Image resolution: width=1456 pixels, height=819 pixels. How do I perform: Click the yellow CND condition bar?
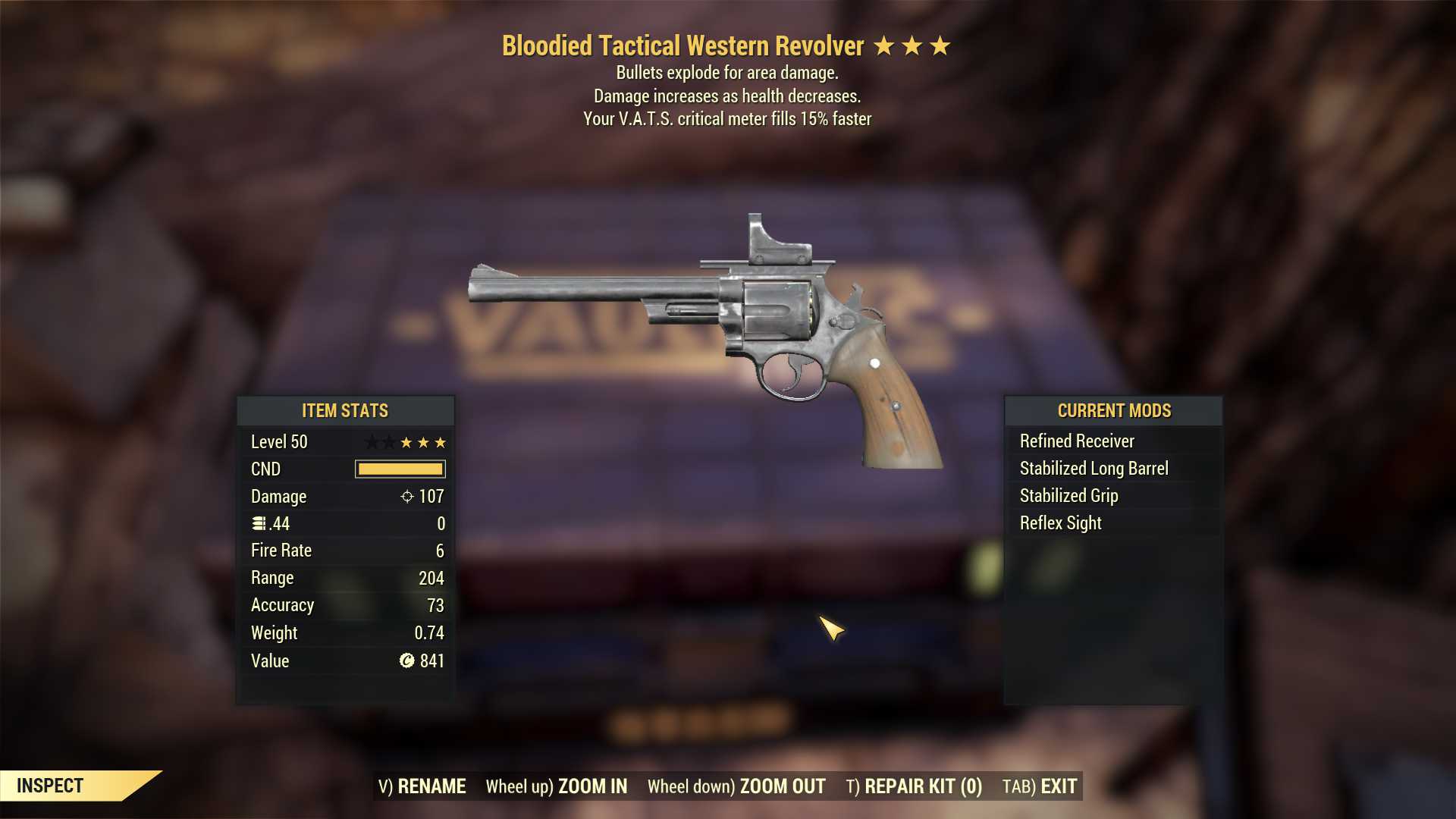pyautogui.click(x=399, y=469)
